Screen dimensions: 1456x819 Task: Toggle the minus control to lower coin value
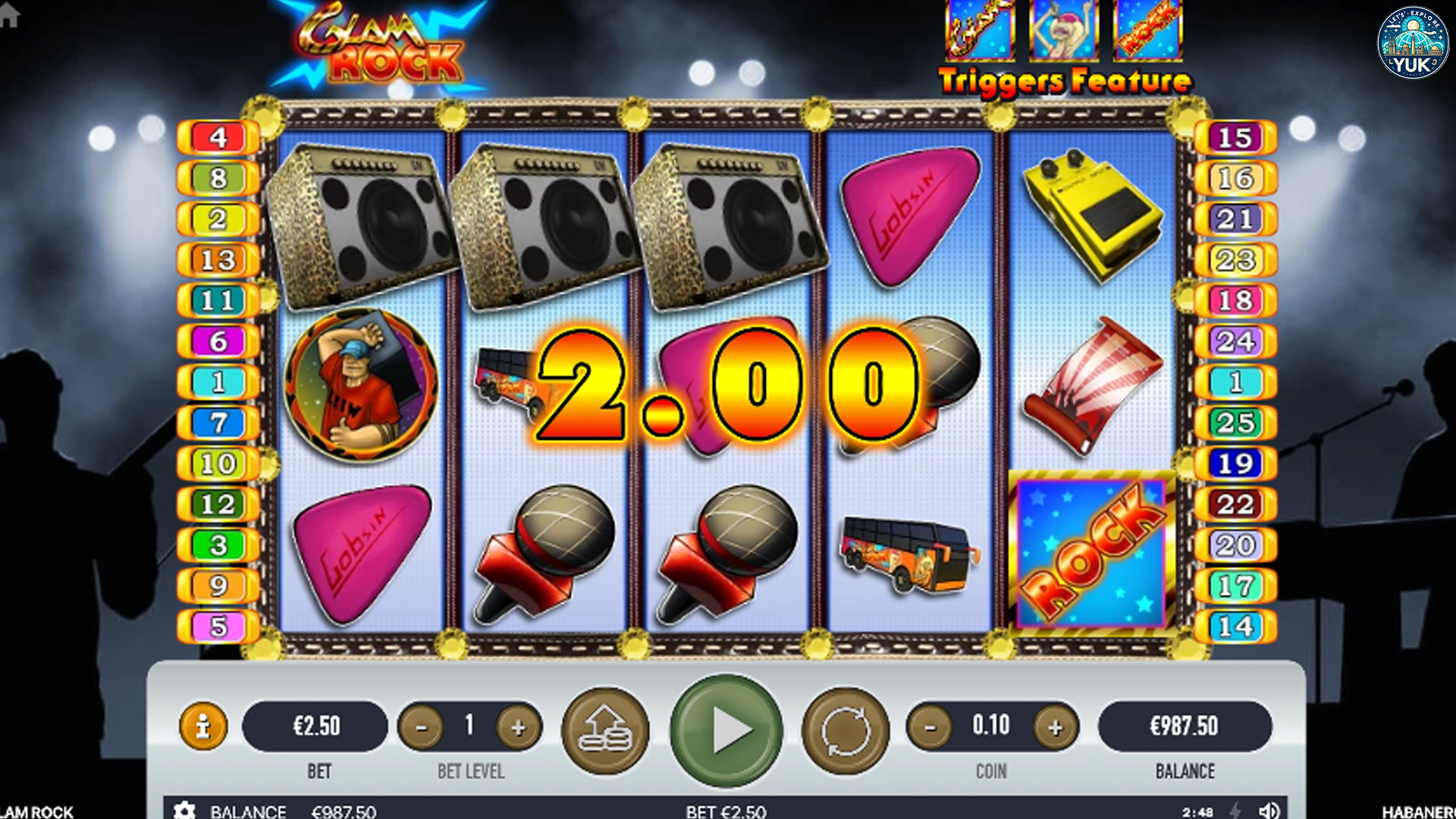click(x=930, y=726)
